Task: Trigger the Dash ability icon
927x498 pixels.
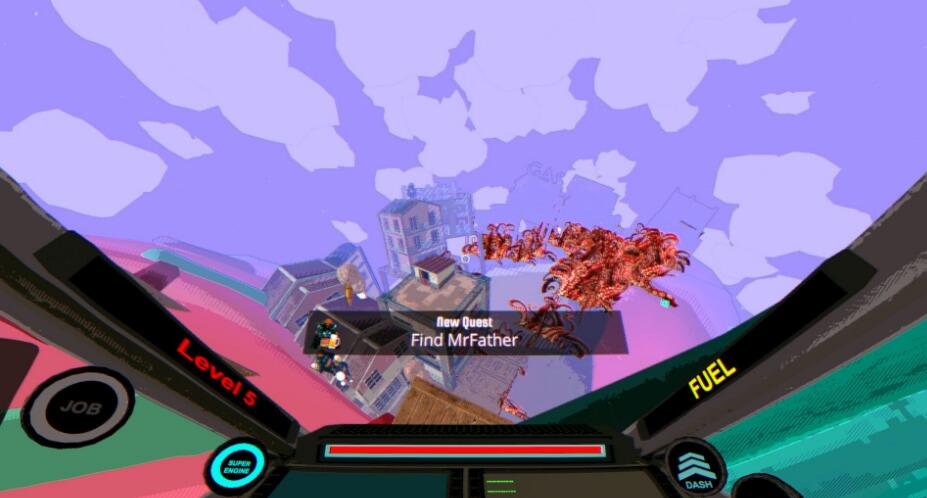Action: (x=698, y=469)
